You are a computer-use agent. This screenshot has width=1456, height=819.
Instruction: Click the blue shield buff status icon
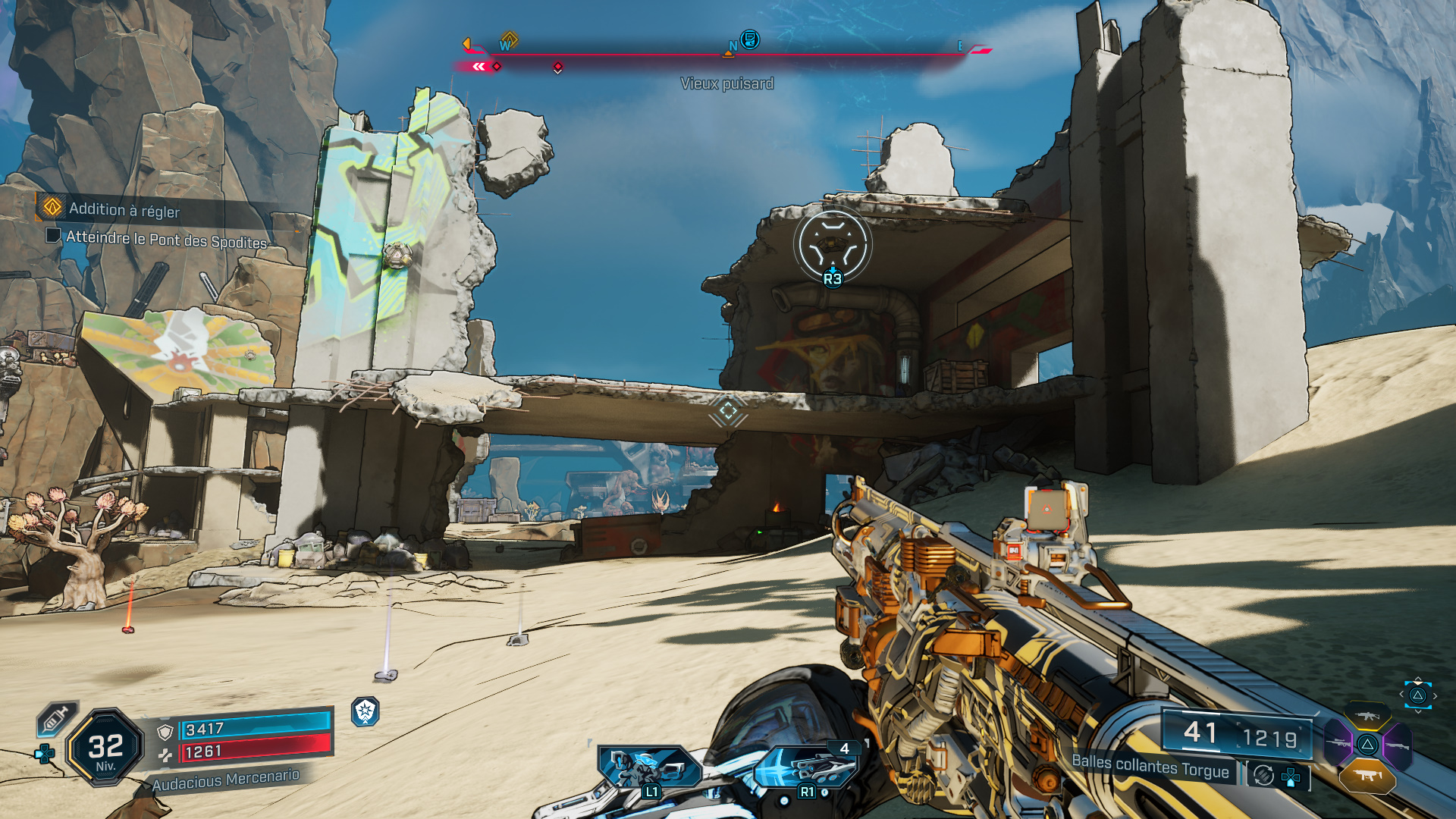click(366, 711)
